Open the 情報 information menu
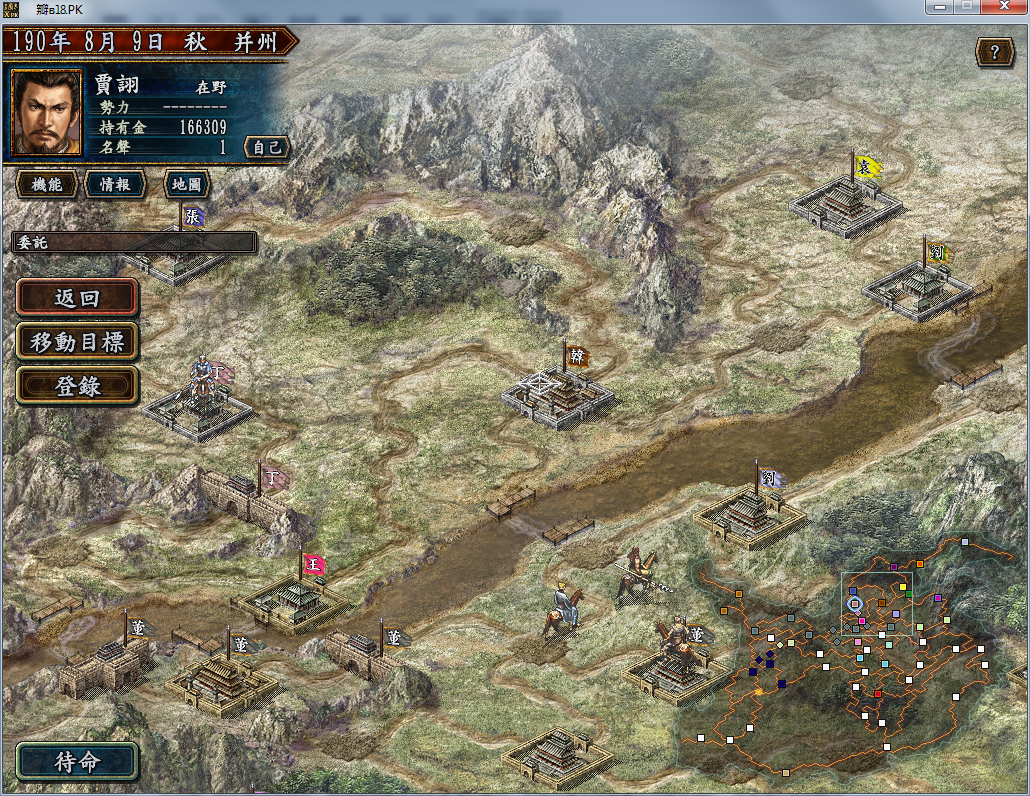 pyautogui.click(x=115, y=184)
